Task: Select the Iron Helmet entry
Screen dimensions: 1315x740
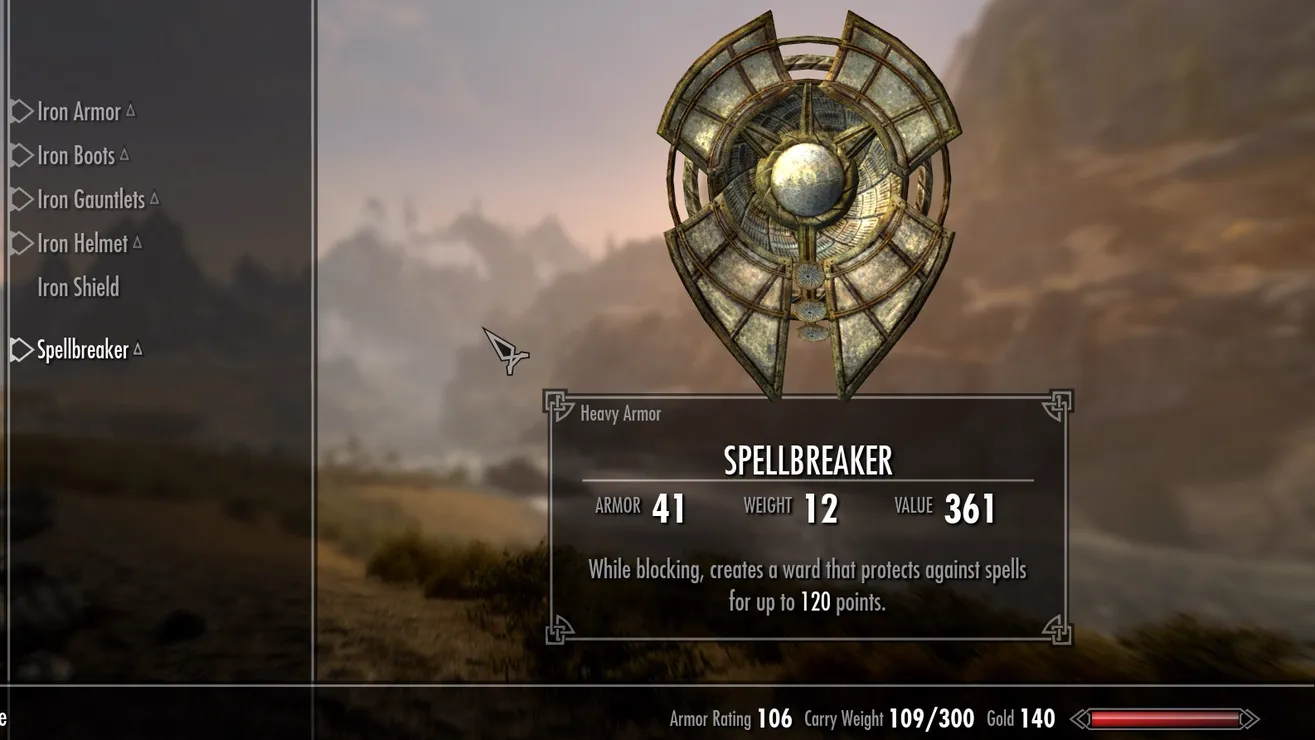Action: (x=83, y=244)
